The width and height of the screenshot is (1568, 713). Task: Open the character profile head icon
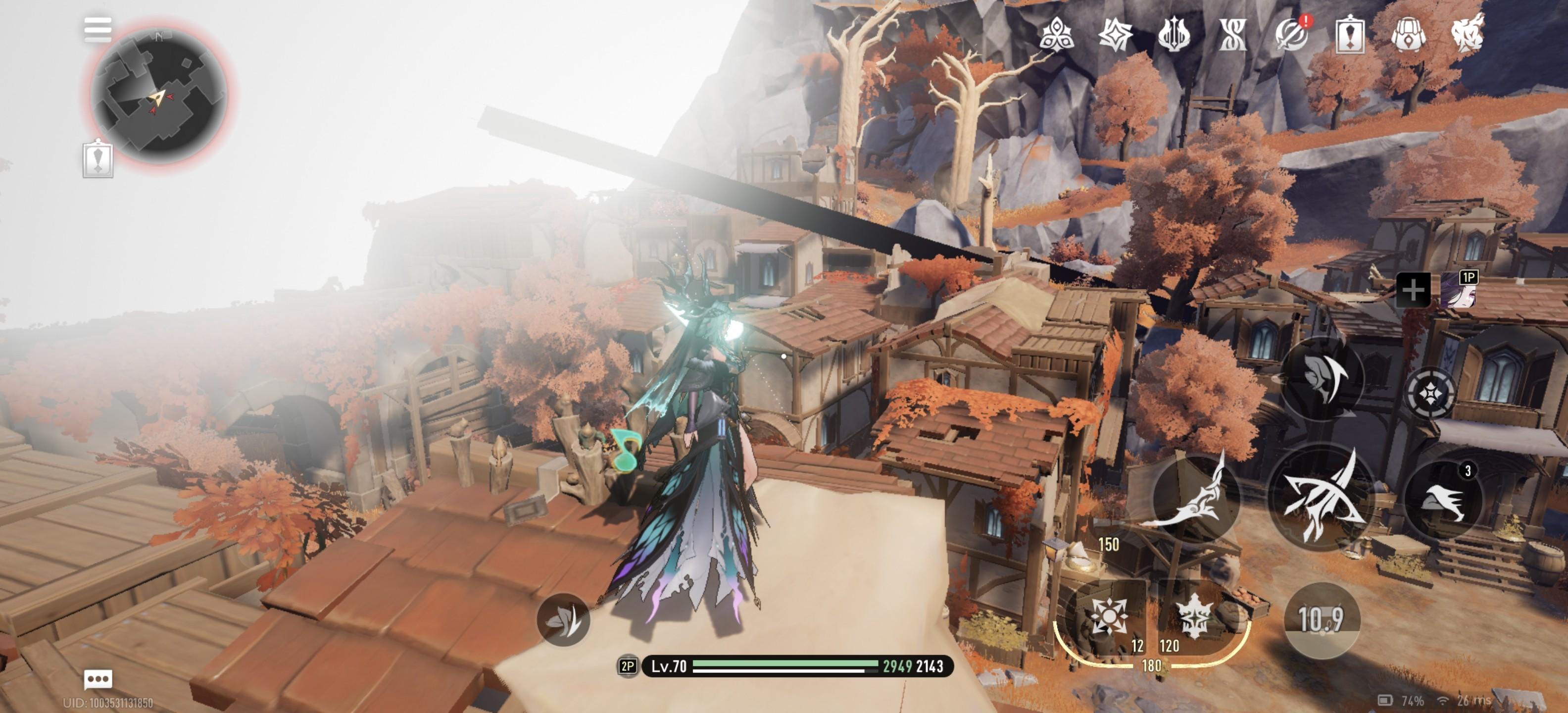coord(1467,34)
